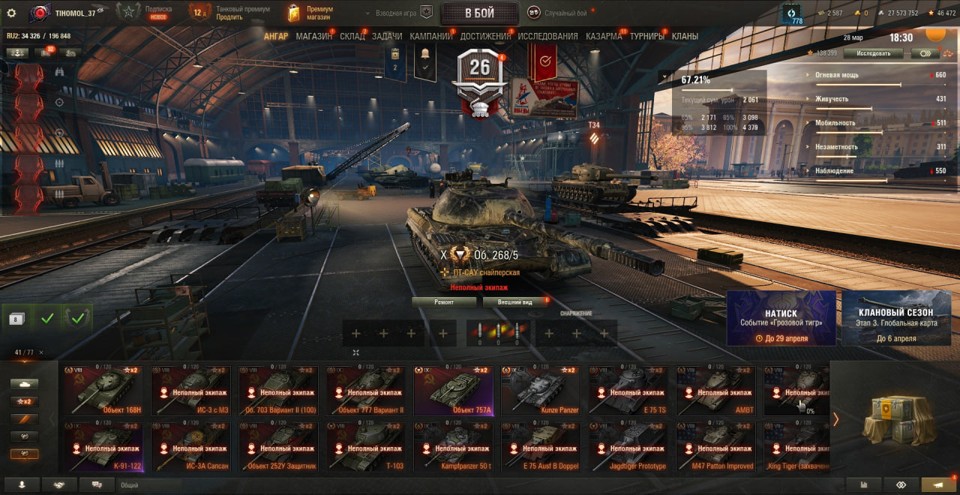
Task: Pick the К-91-122 tank in carousel
Action: 103,446
